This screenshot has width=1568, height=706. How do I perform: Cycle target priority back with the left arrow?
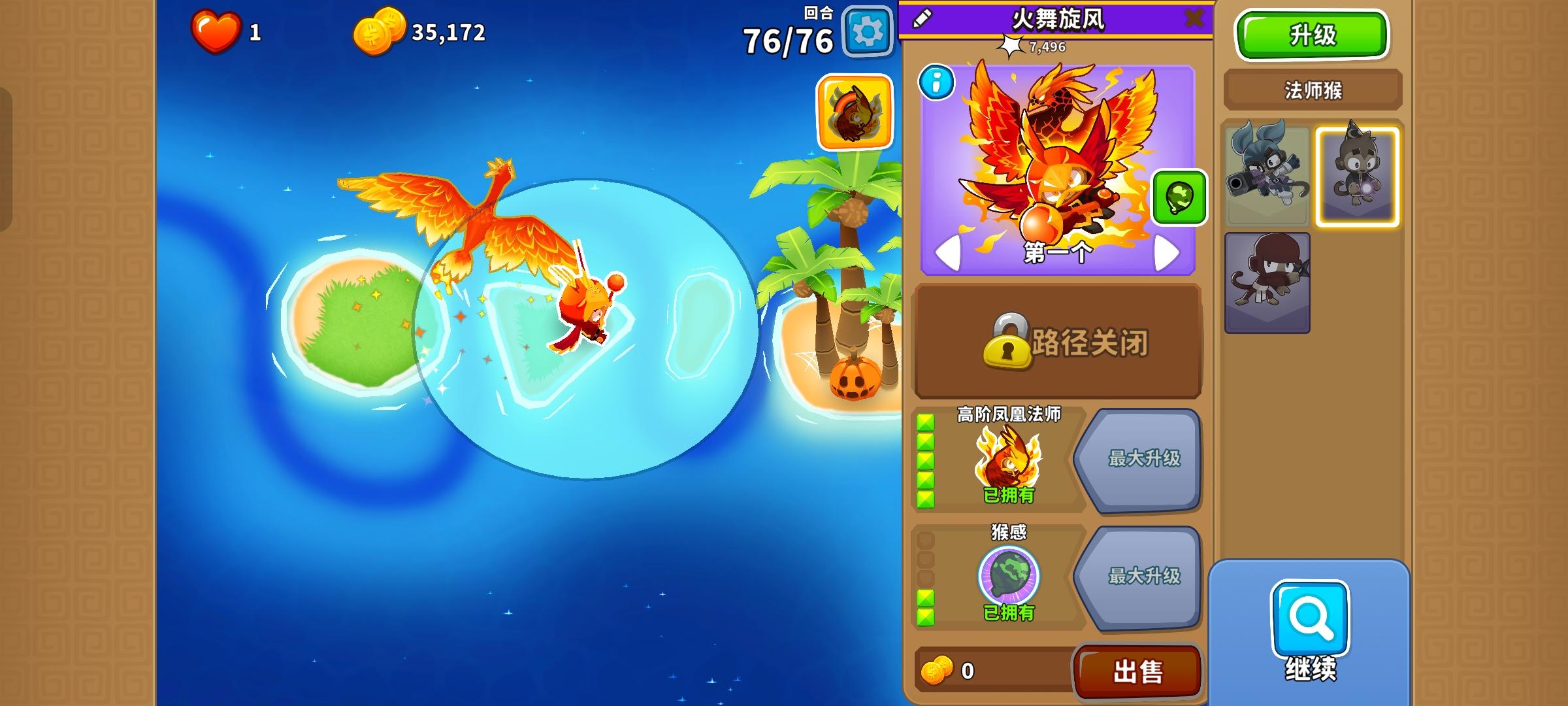point(947,254)
